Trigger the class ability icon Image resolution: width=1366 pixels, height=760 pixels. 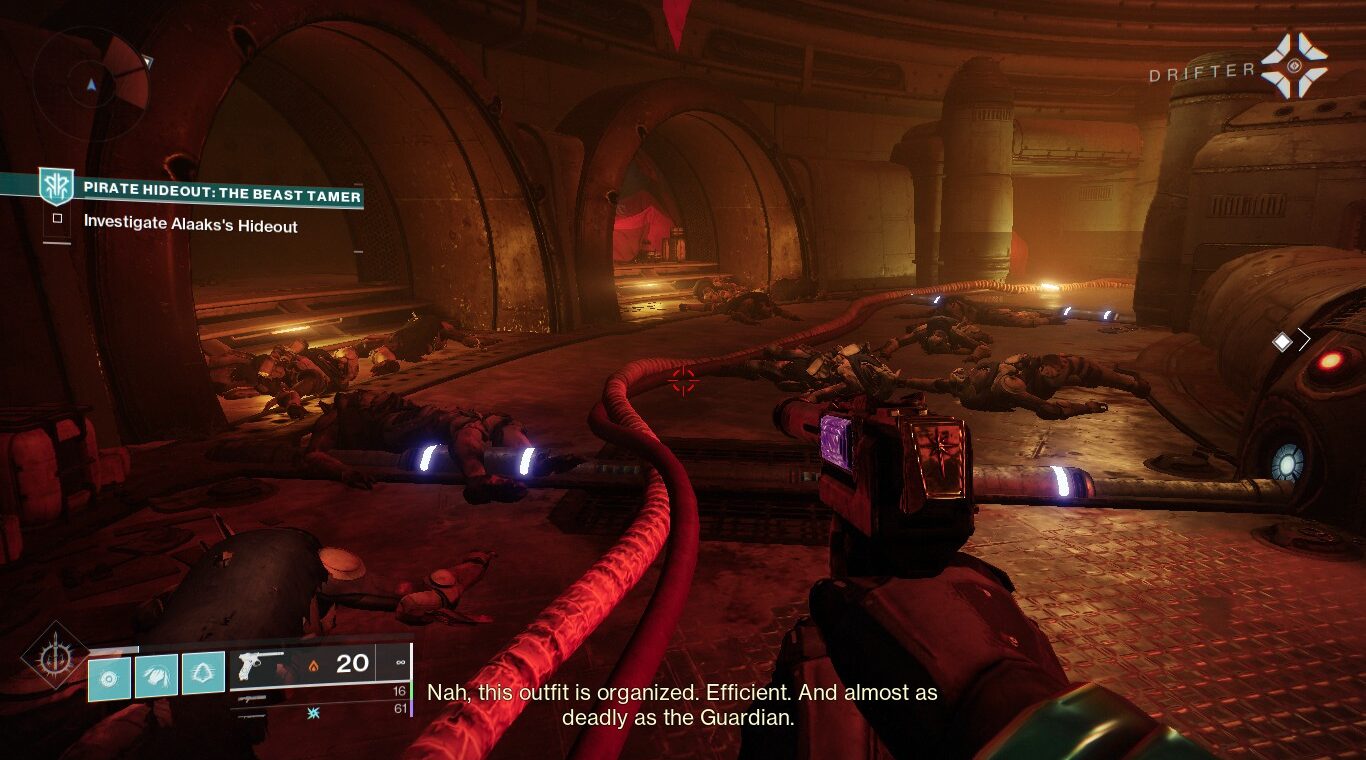click(203, 675)
